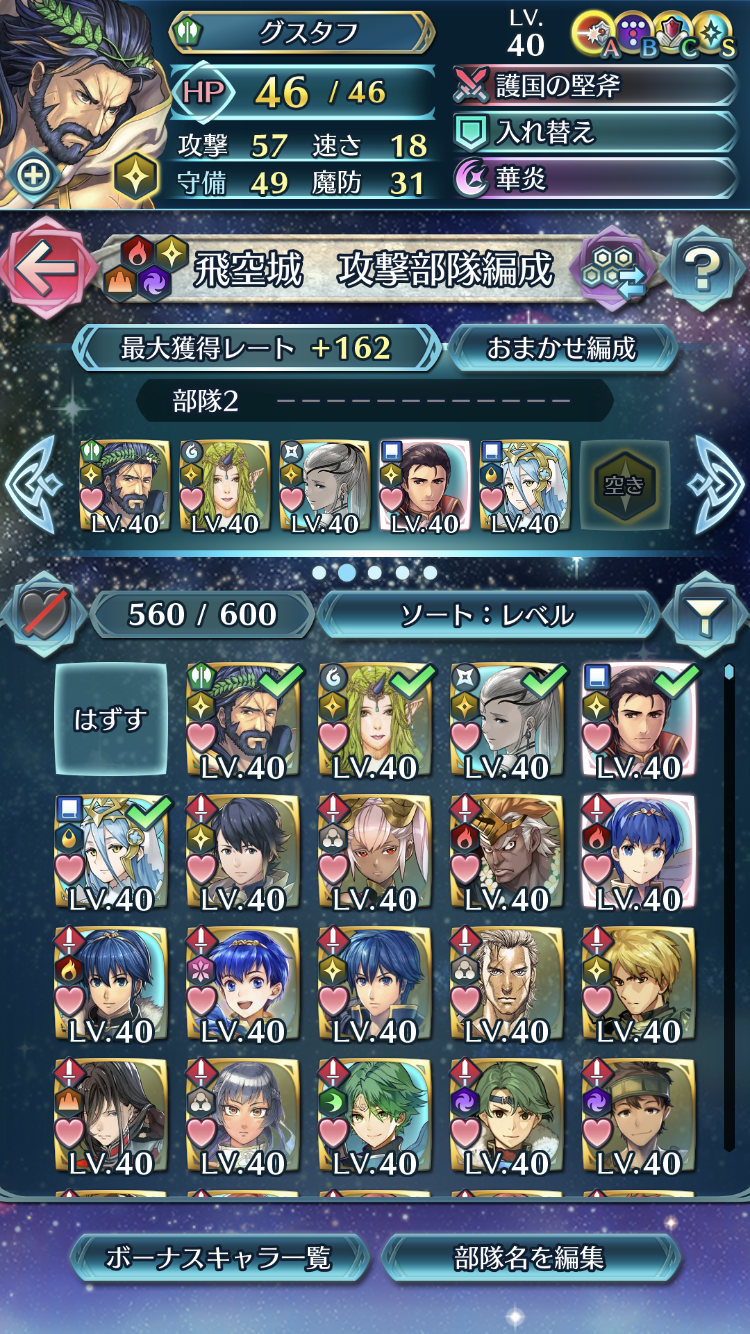
Task: Open the funnel filter button
Action: pos(704,616)
